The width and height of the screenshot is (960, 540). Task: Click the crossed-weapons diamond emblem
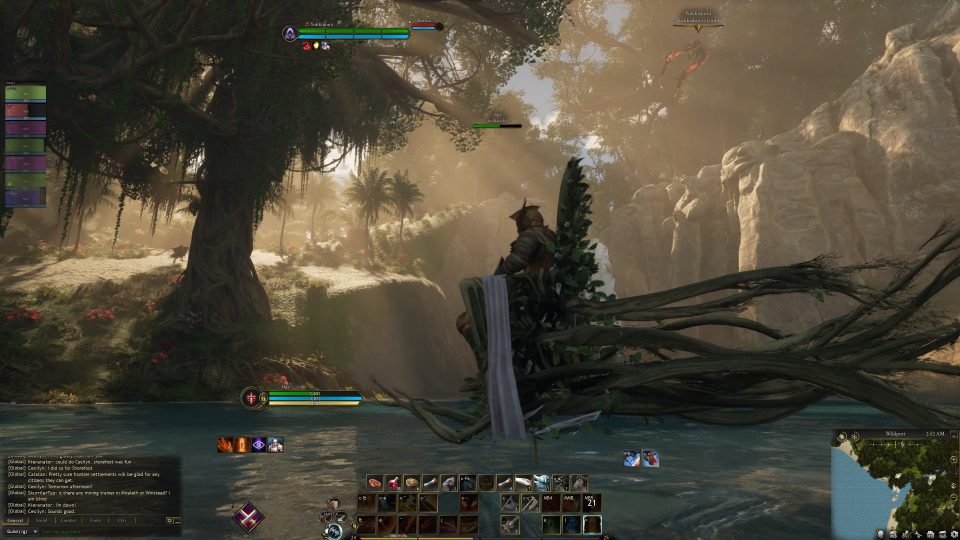click(x=248, y=517)
